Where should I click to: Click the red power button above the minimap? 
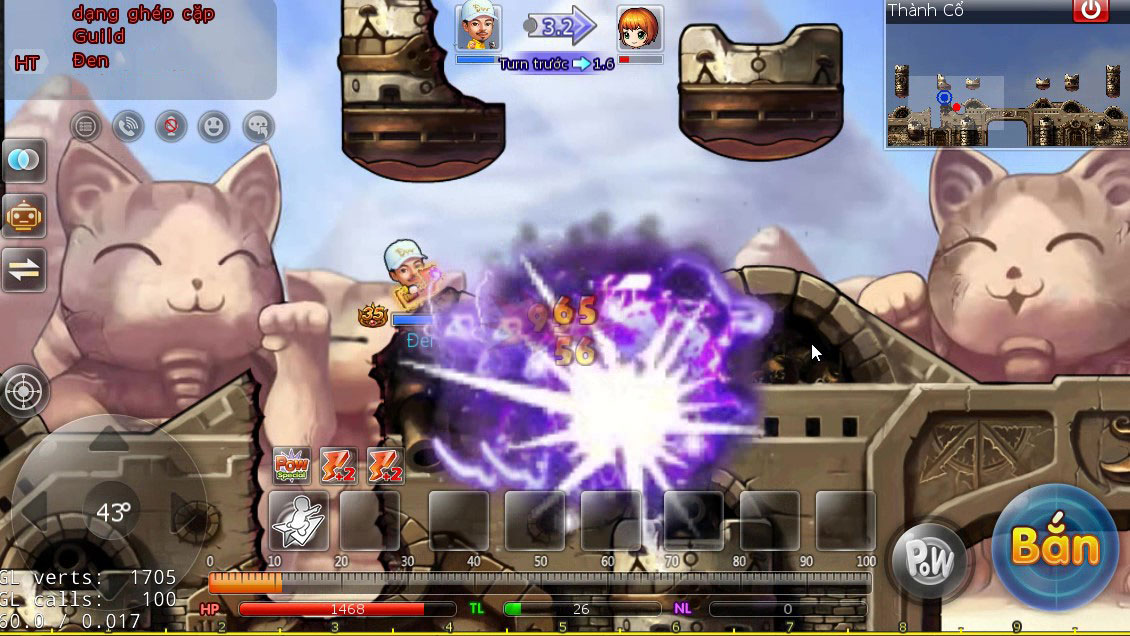(x=1090, y=11)
